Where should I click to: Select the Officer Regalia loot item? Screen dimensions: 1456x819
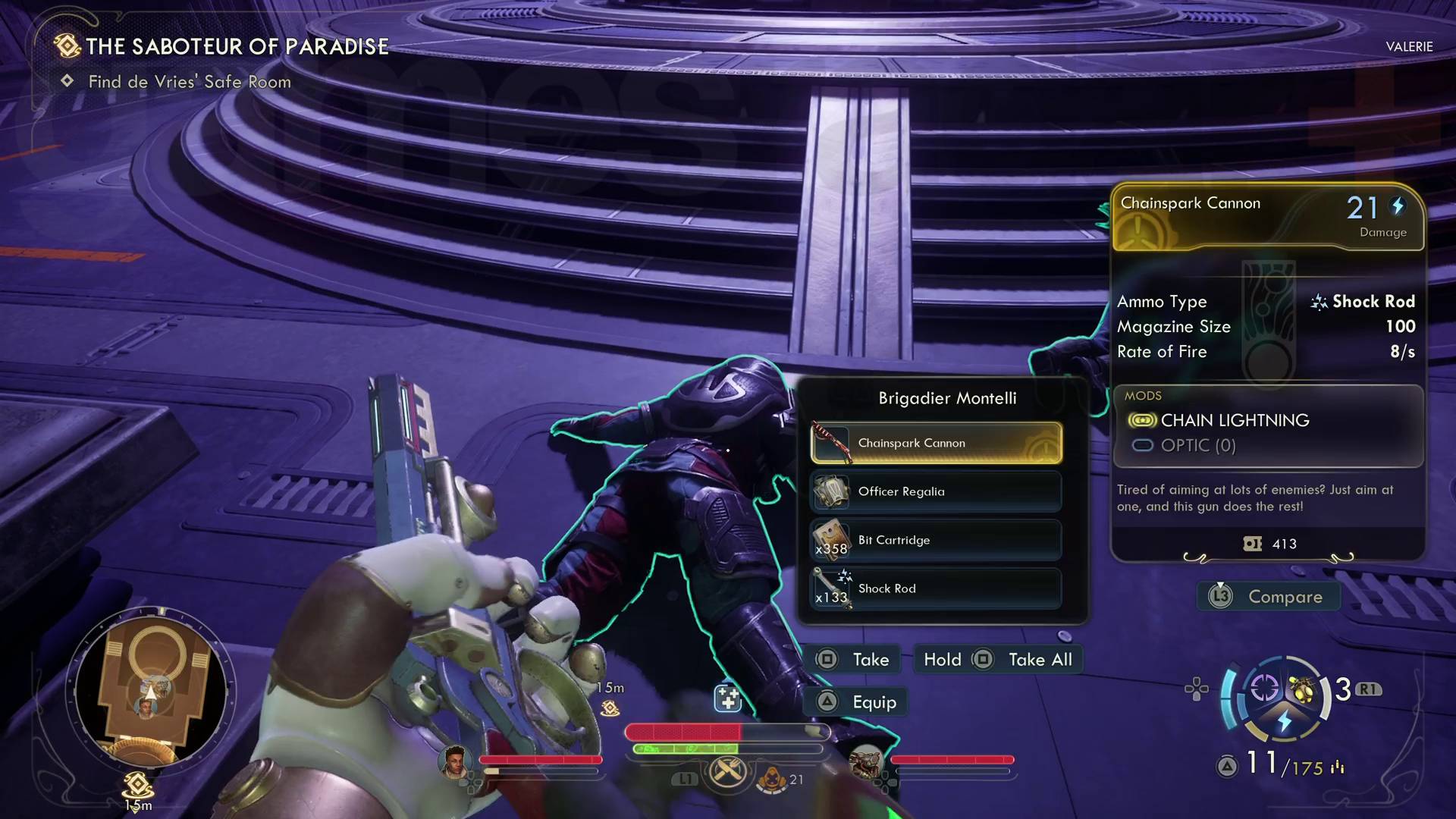click(x=936, y=491)
